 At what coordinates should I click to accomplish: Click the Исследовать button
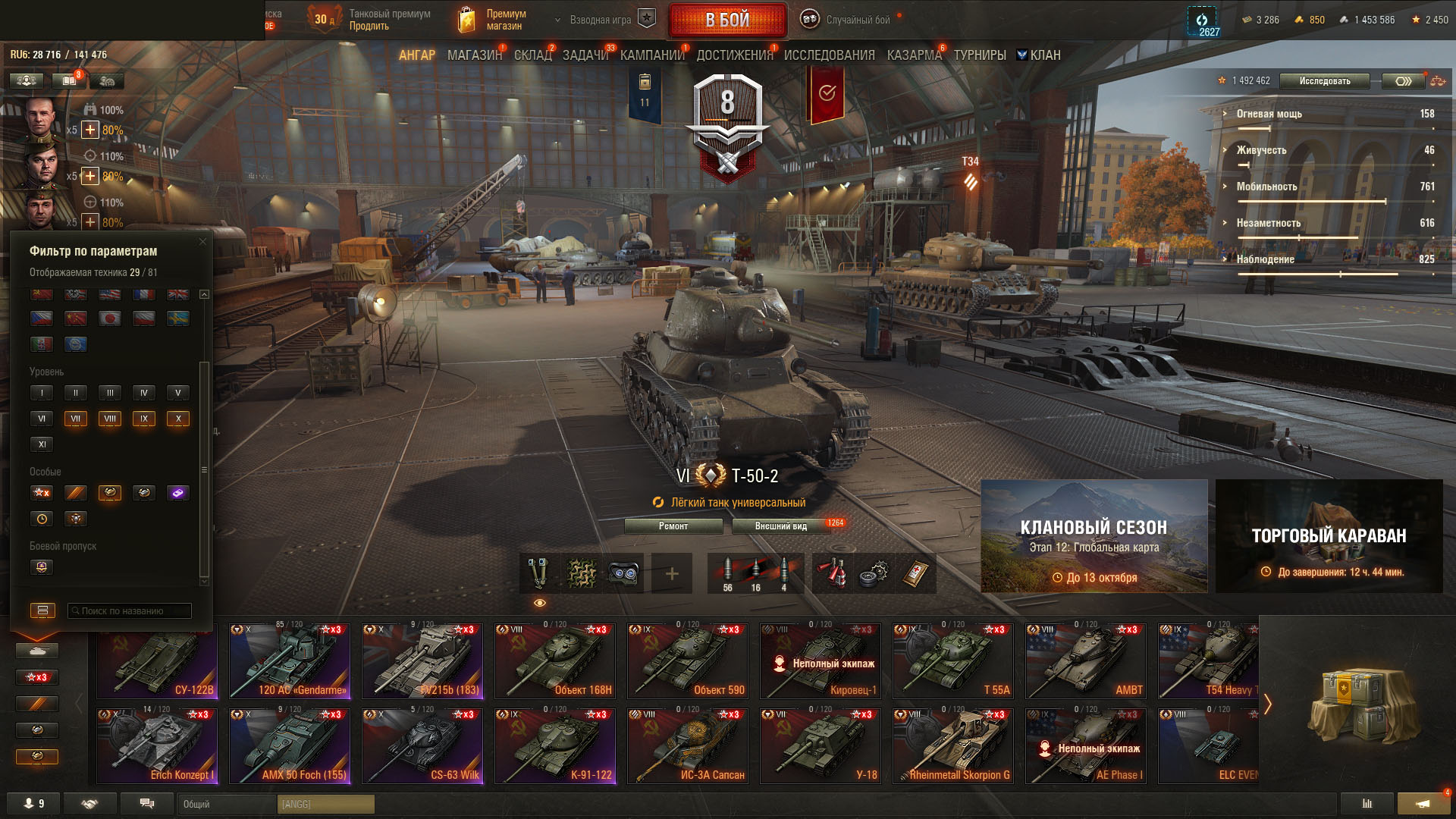tap(1324, 81)
